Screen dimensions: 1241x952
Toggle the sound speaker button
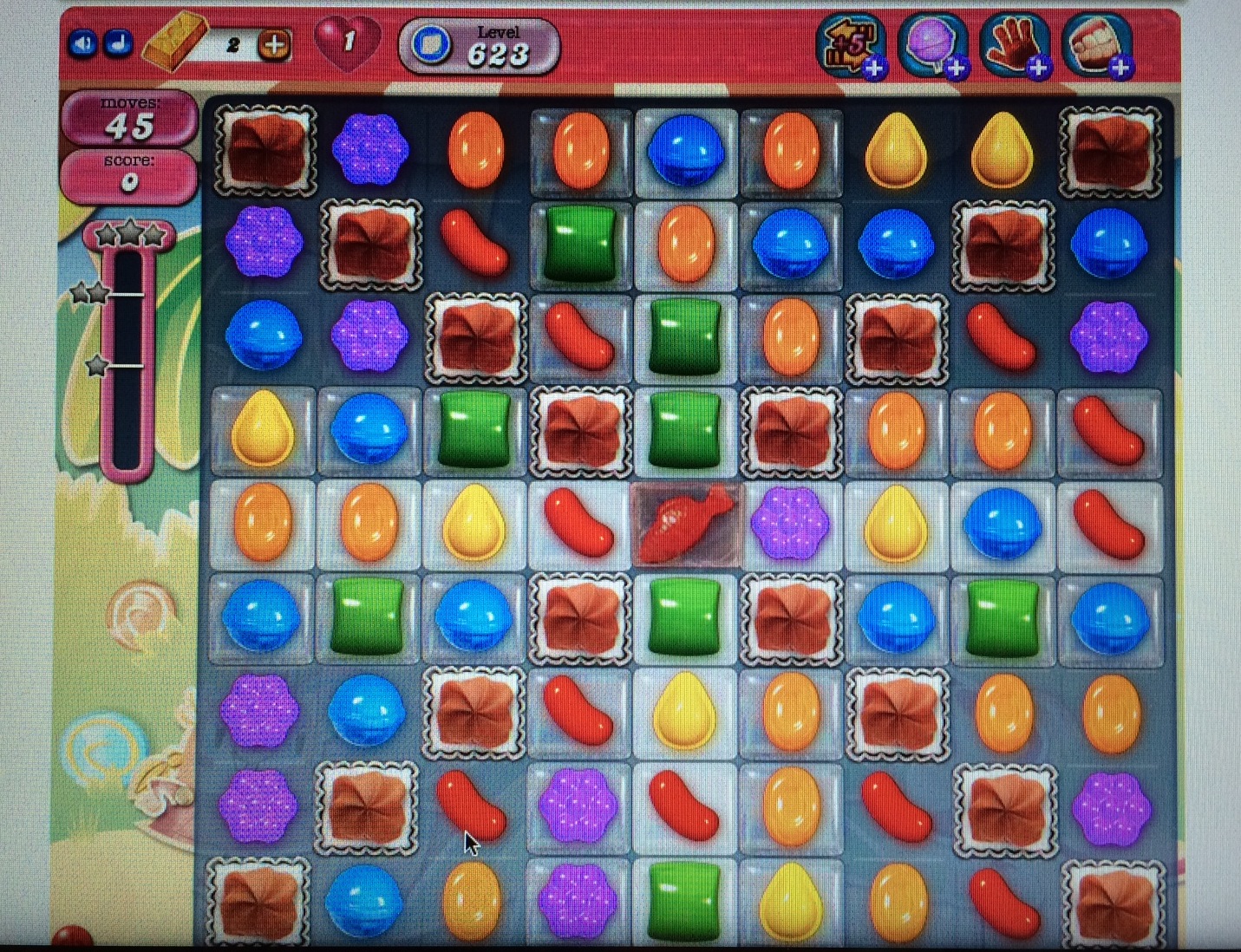pos(83,43)
